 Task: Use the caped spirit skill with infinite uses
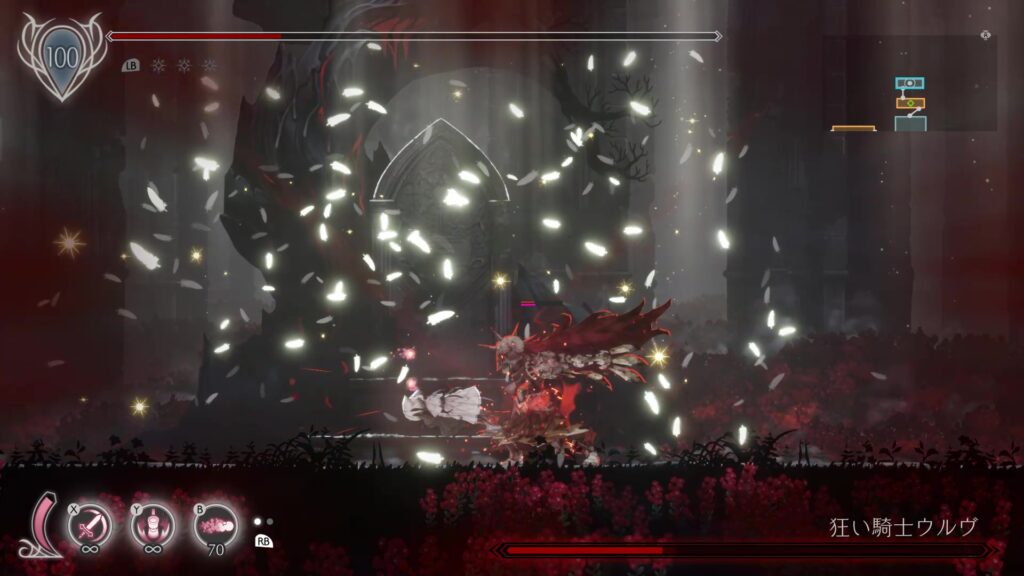[153, 523]
